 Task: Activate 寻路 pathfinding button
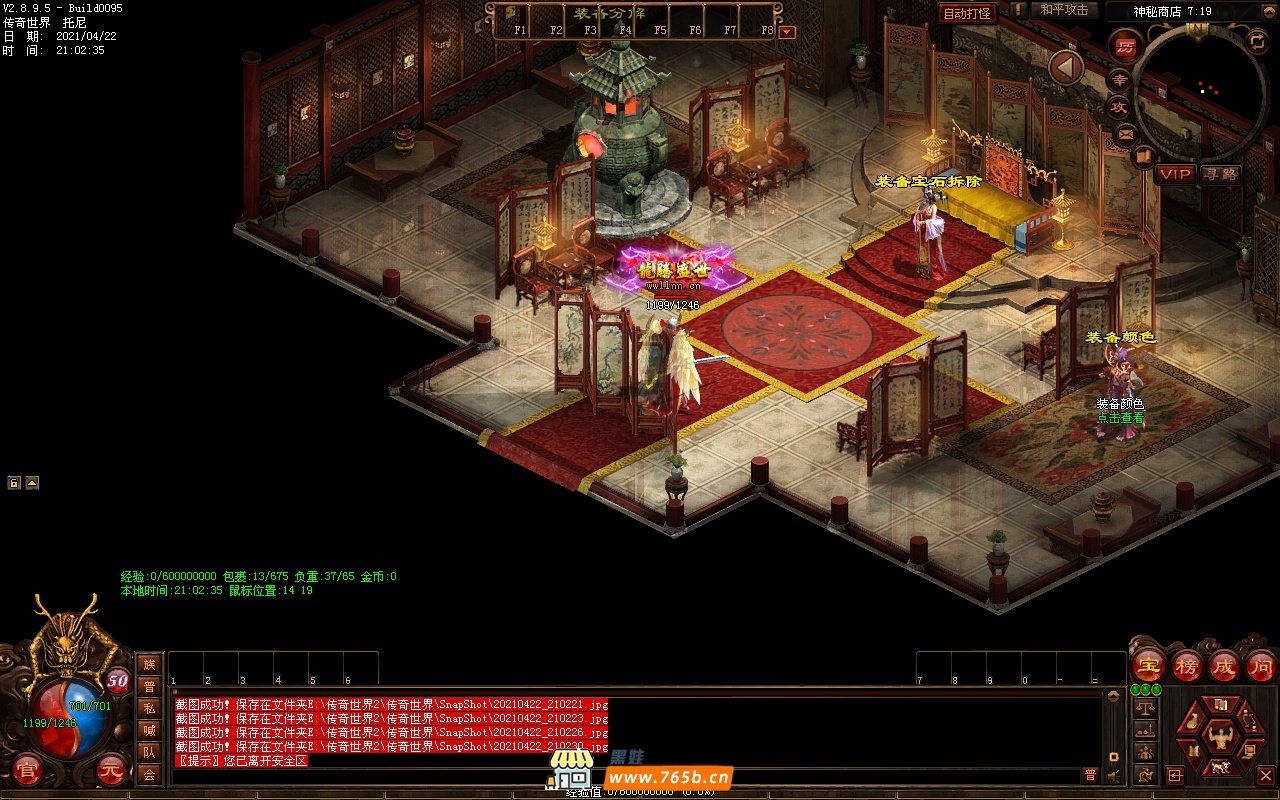(x=1220, y=174)
